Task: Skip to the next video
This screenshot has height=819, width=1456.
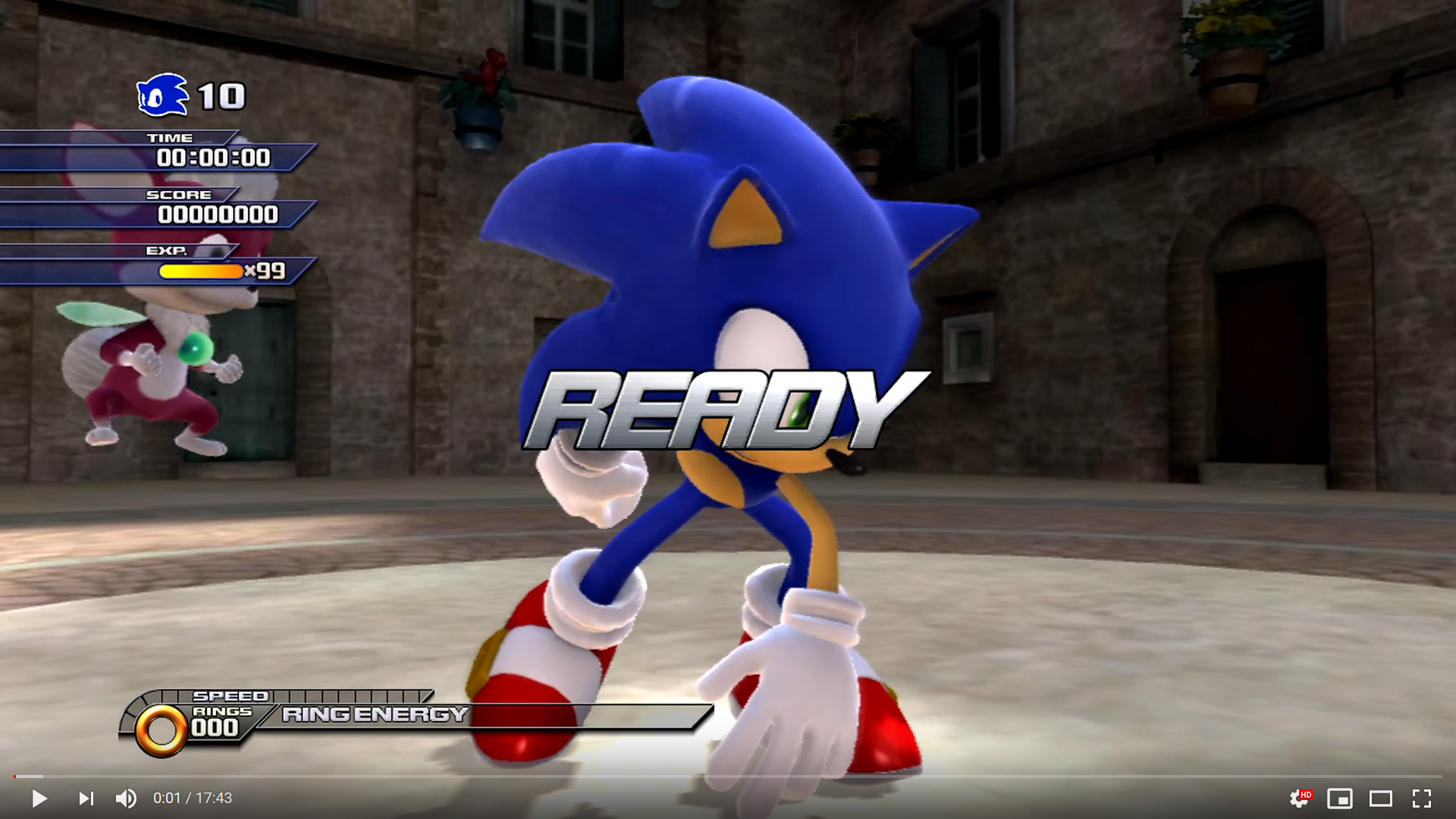Action: (86, 798)
